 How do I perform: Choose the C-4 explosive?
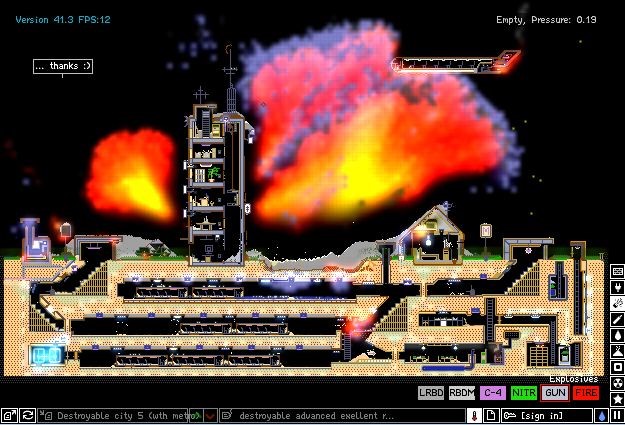pyautogui.click(x=493, y=393)
